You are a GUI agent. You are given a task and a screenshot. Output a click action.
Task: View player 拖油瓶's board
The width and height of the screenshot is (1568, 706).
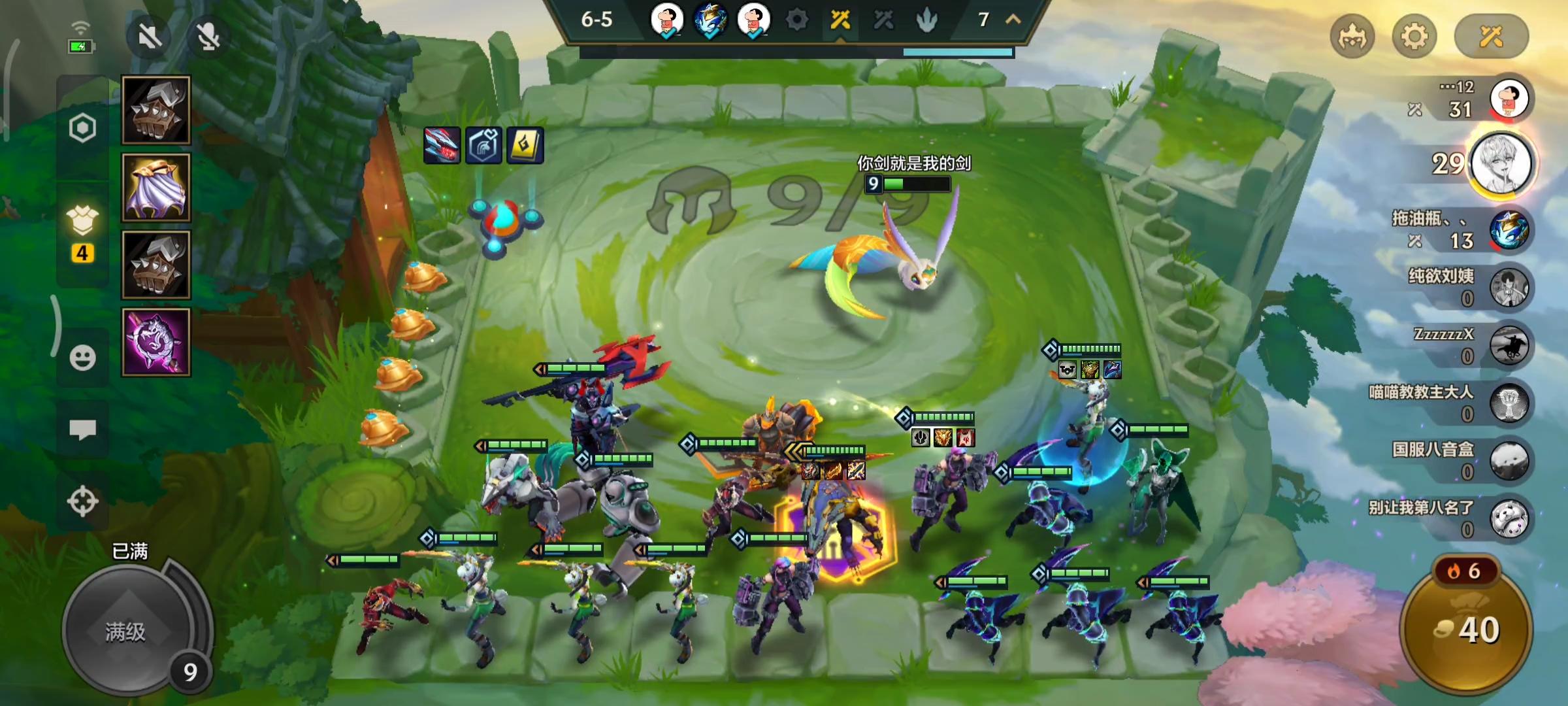[x=1509, y=231]
